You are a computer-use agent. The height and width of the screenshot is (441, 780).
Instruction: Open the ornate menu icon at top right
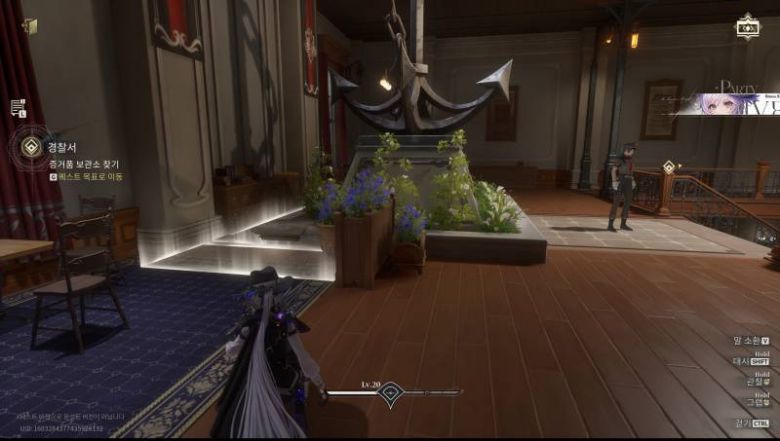click(747, 27)
